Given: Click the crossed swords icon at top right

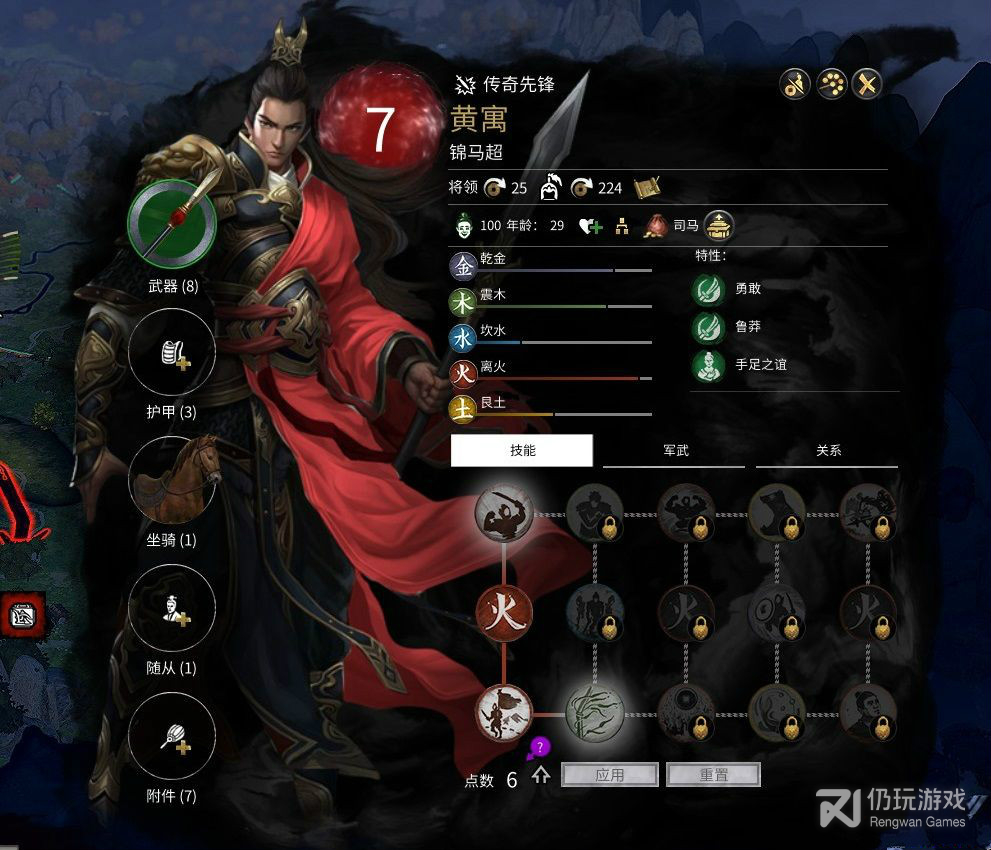Looking at the screenshot, I should click(867, 85).
